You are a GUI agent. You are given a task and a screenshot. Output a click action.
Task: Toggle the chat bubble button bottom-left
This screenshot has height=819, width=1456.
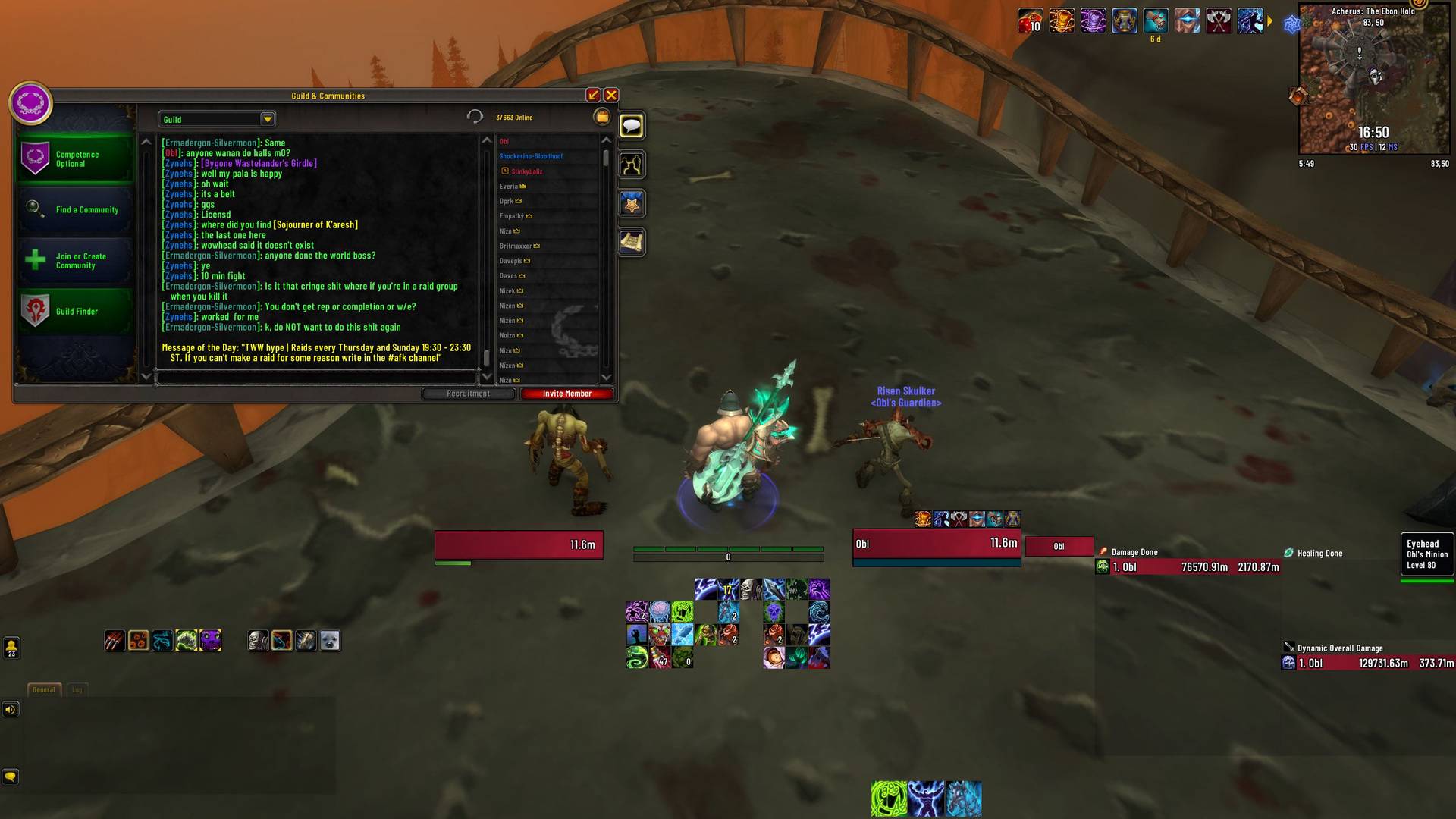pos(10,778)
